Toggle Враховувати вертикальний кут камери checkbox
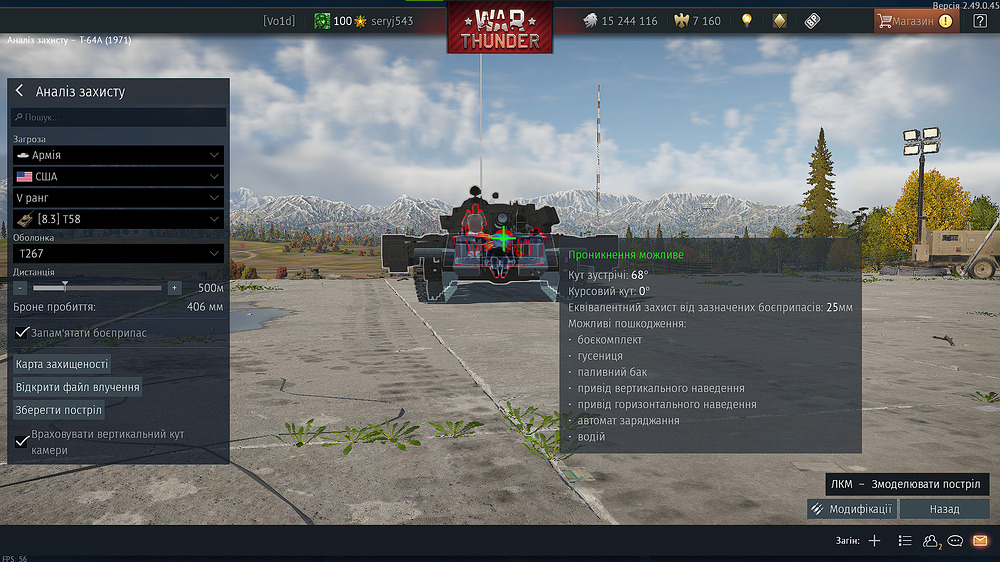 22,441
